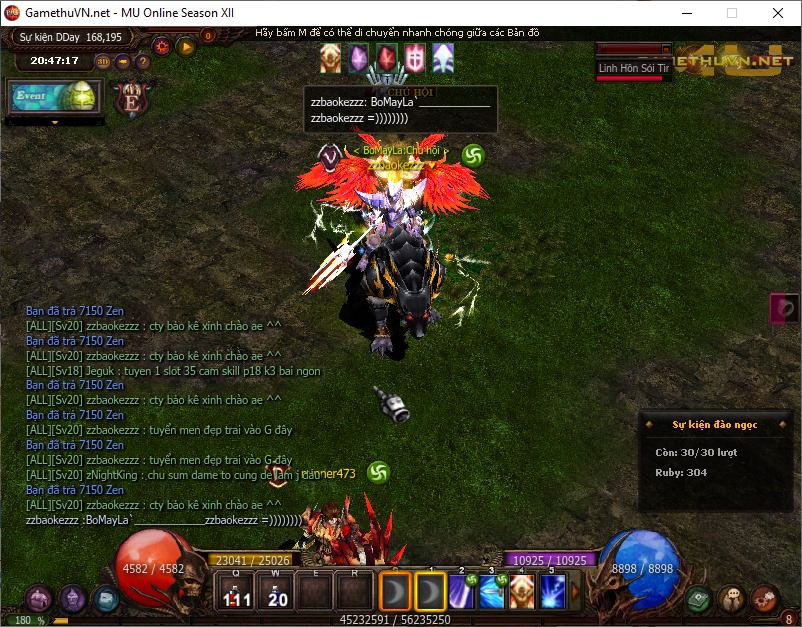Click the orange play arrow button

[186, 46]
